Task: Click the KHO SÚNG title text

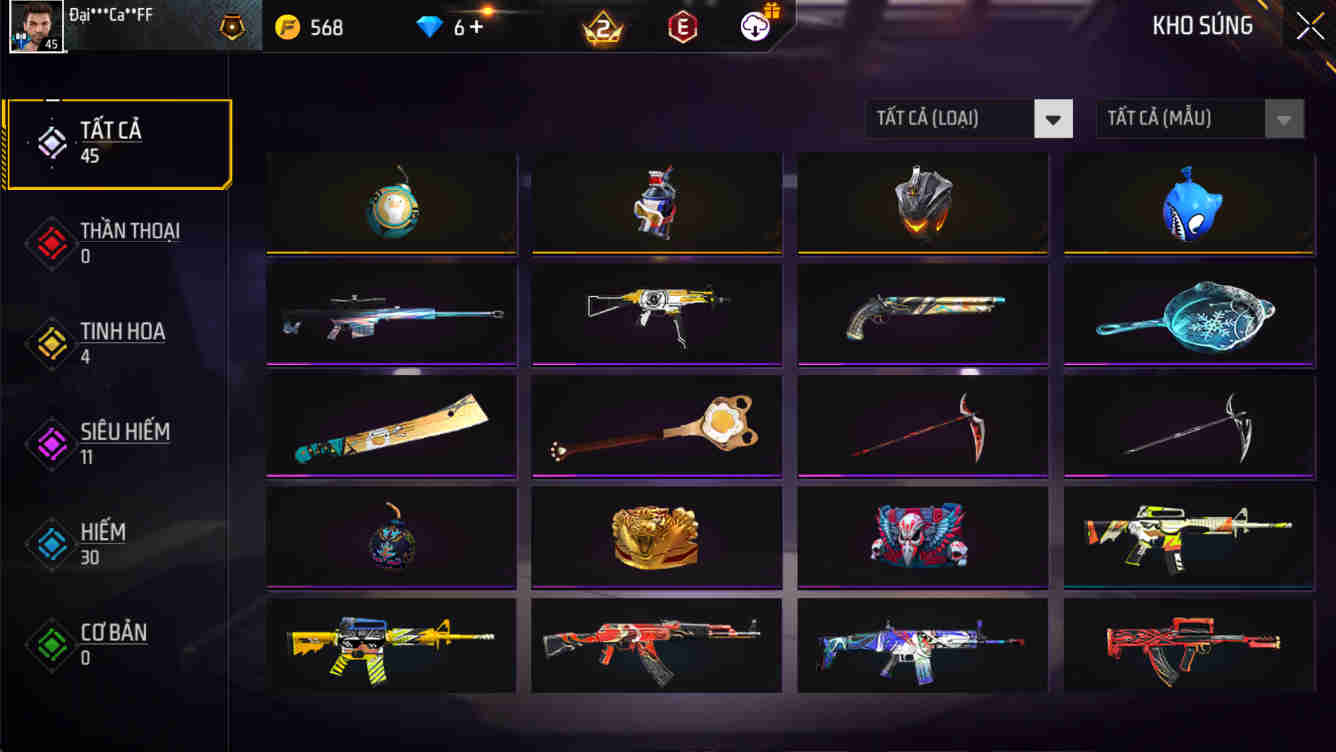Action: pos(1203,26)
